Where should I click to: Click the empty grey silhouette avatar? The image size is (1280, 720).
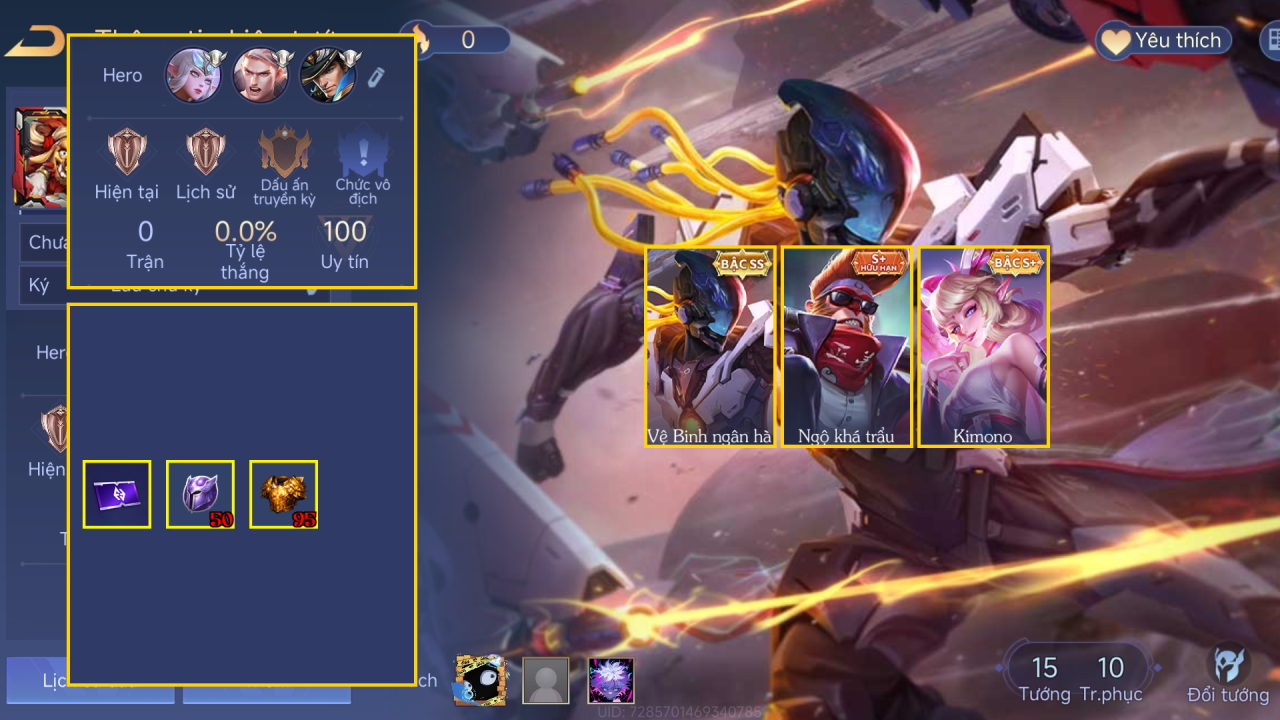(546, 680)
